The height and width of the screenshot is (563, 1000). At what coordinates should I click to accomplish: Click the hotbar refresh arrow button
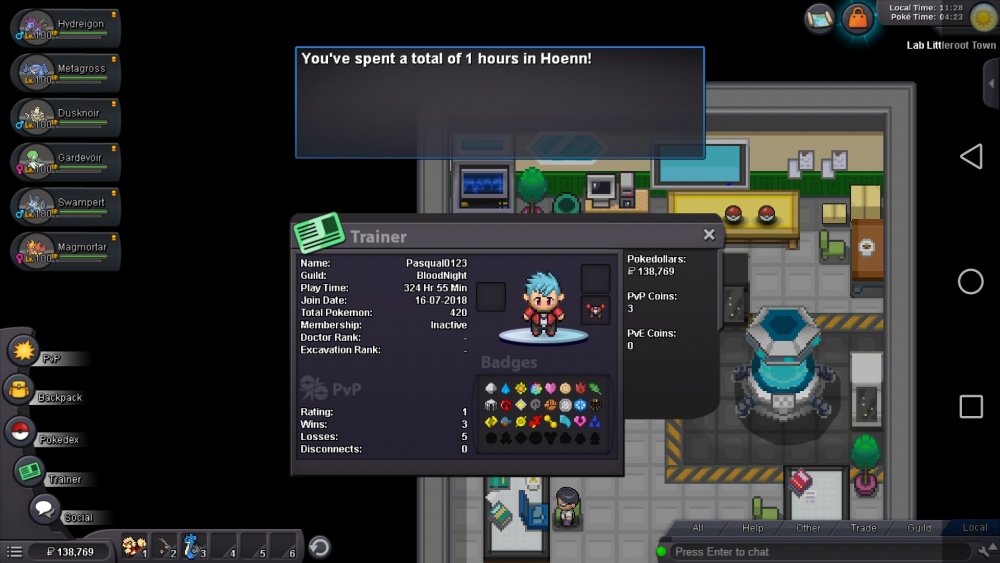click(319, 546)
